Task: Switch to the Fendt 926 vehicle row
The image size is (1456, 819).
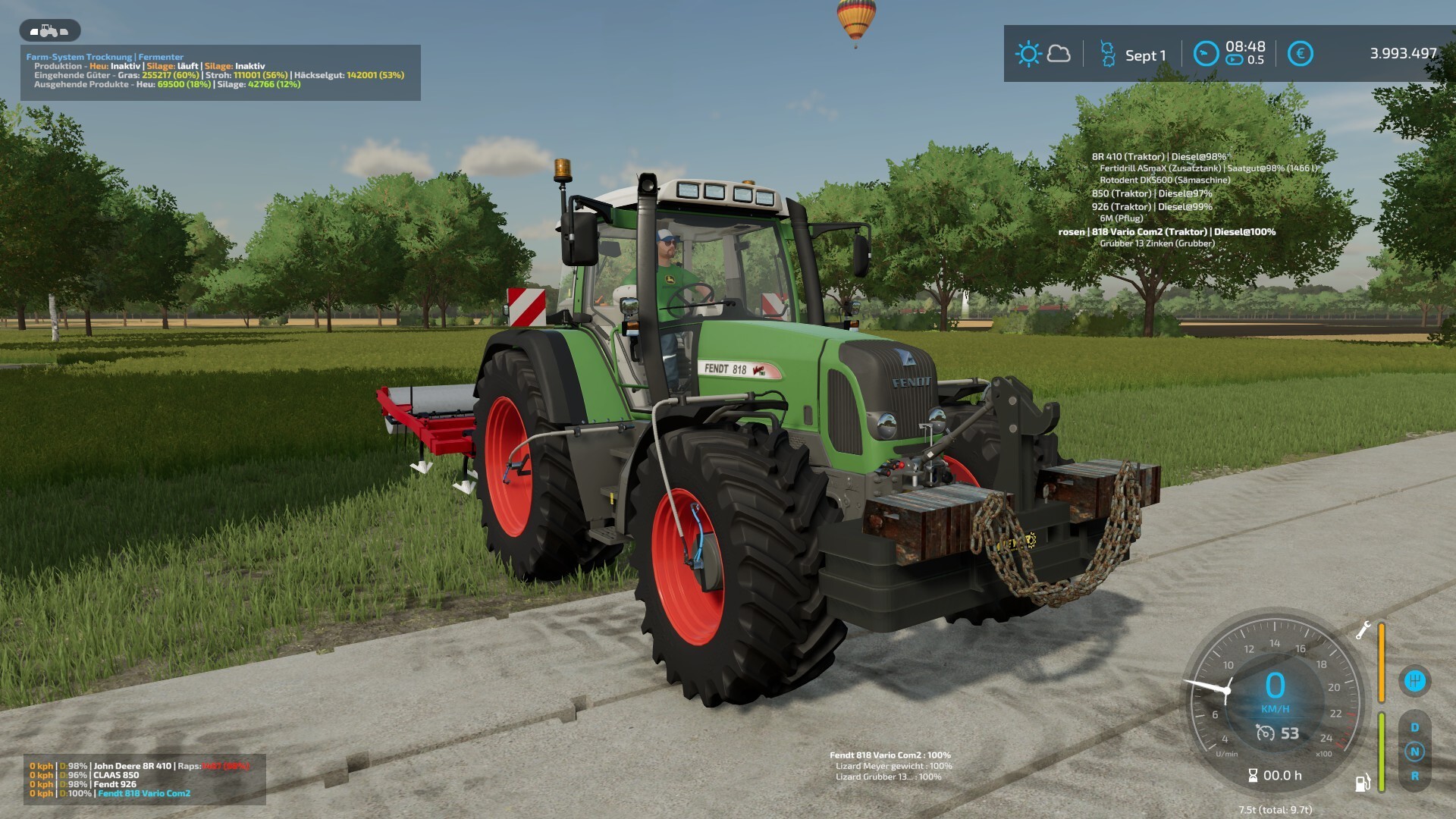Action: pyautogui.click(x=115, y=784)
